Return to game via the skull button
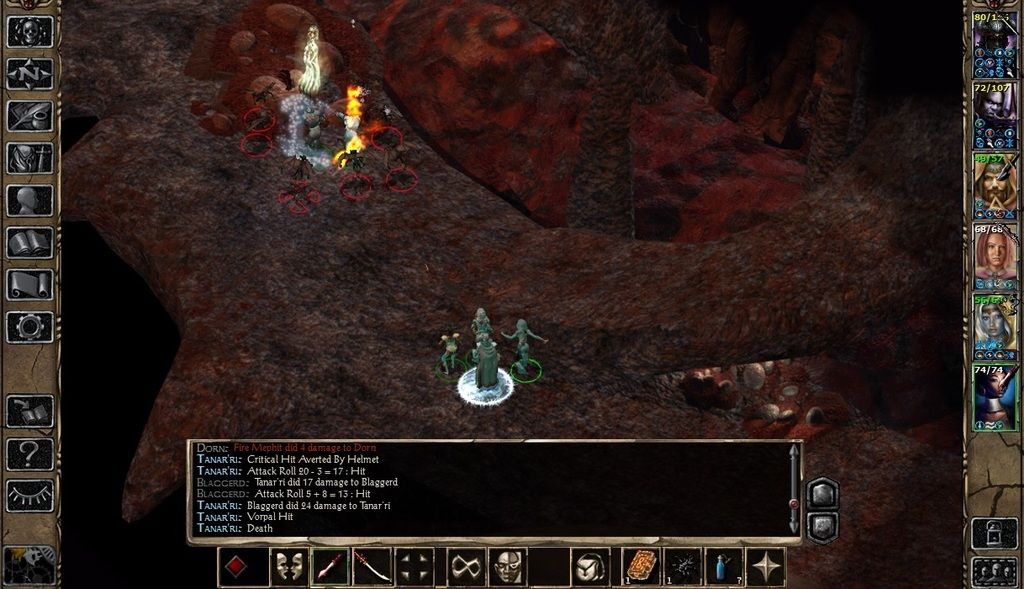Screen dimensions: 1024x589 [30, 31]
